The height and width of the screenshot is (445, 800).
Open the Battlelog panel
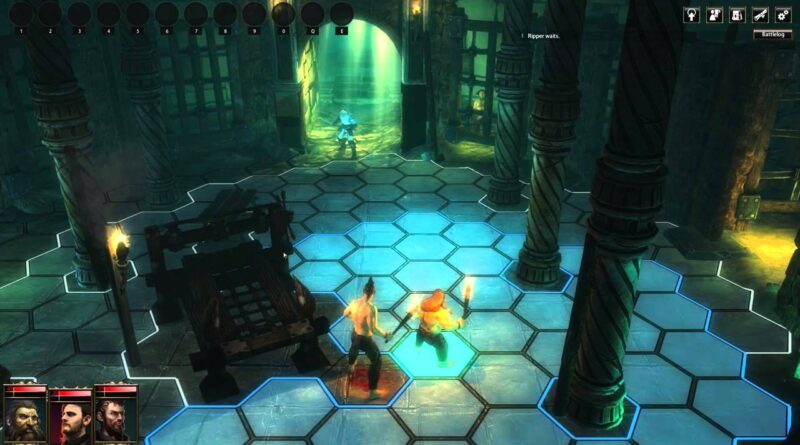[x=773, y=33]
